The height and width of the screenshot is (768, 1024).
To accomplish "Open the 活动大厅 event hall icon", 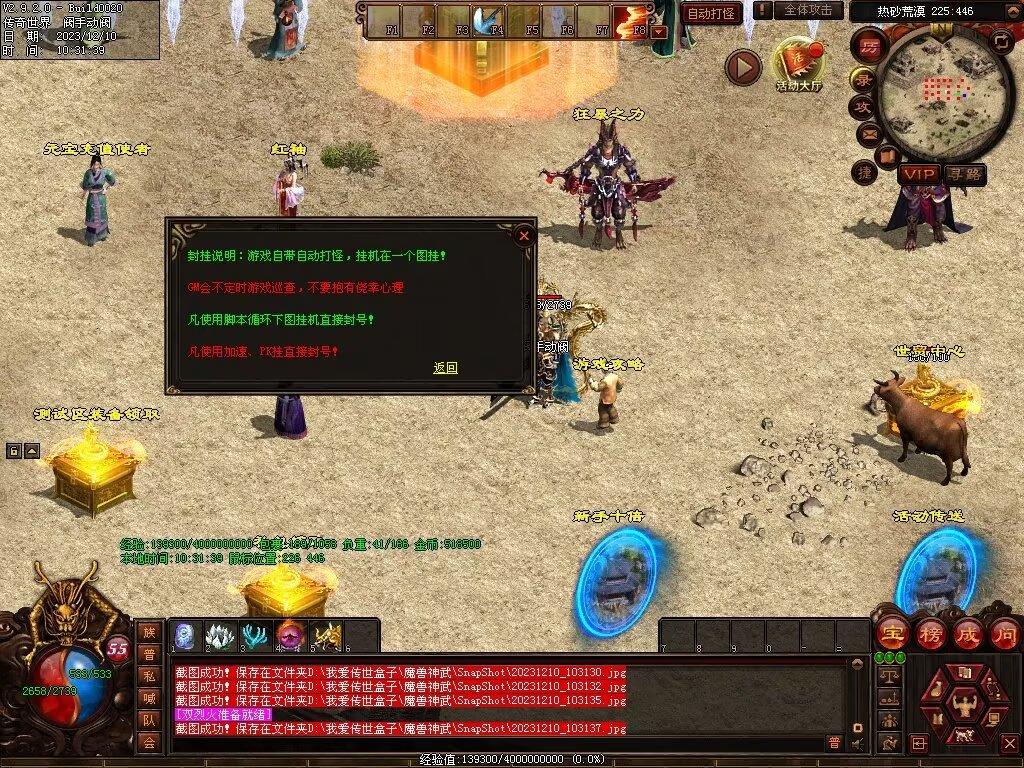I will [x=799, y=63].
